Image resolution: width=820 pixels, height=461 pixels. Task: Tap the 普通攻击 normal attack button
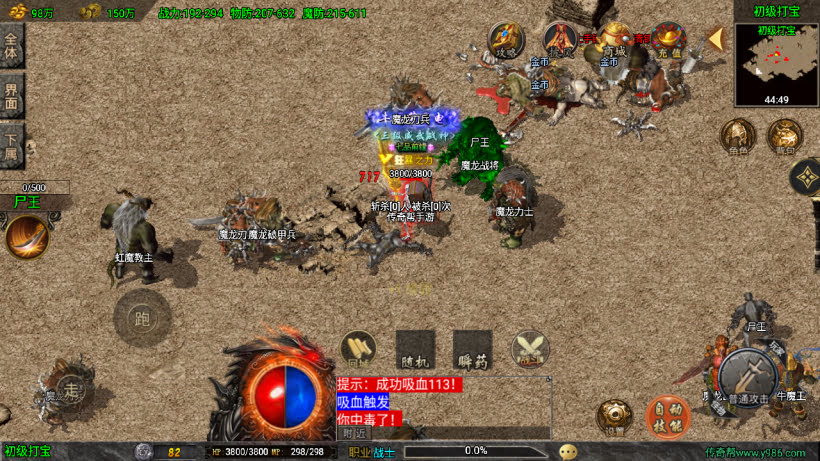coord(746,376)
